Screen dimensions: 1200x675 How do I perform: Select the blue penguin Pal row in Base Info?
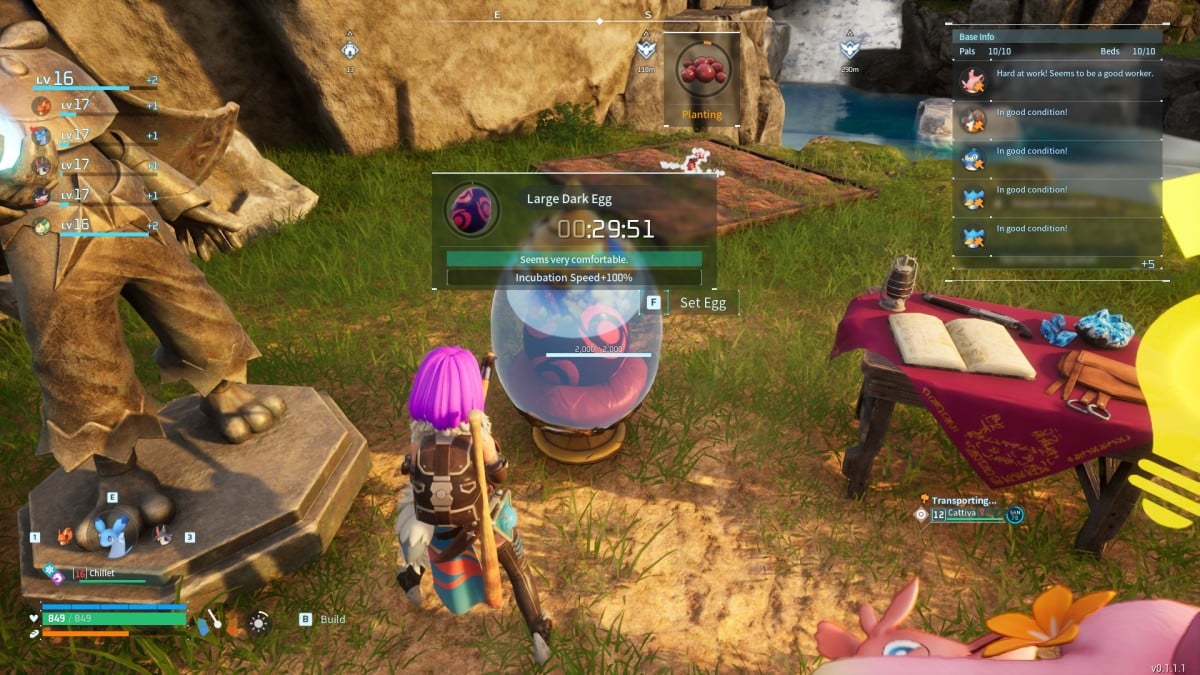[x=1060, y=158]
